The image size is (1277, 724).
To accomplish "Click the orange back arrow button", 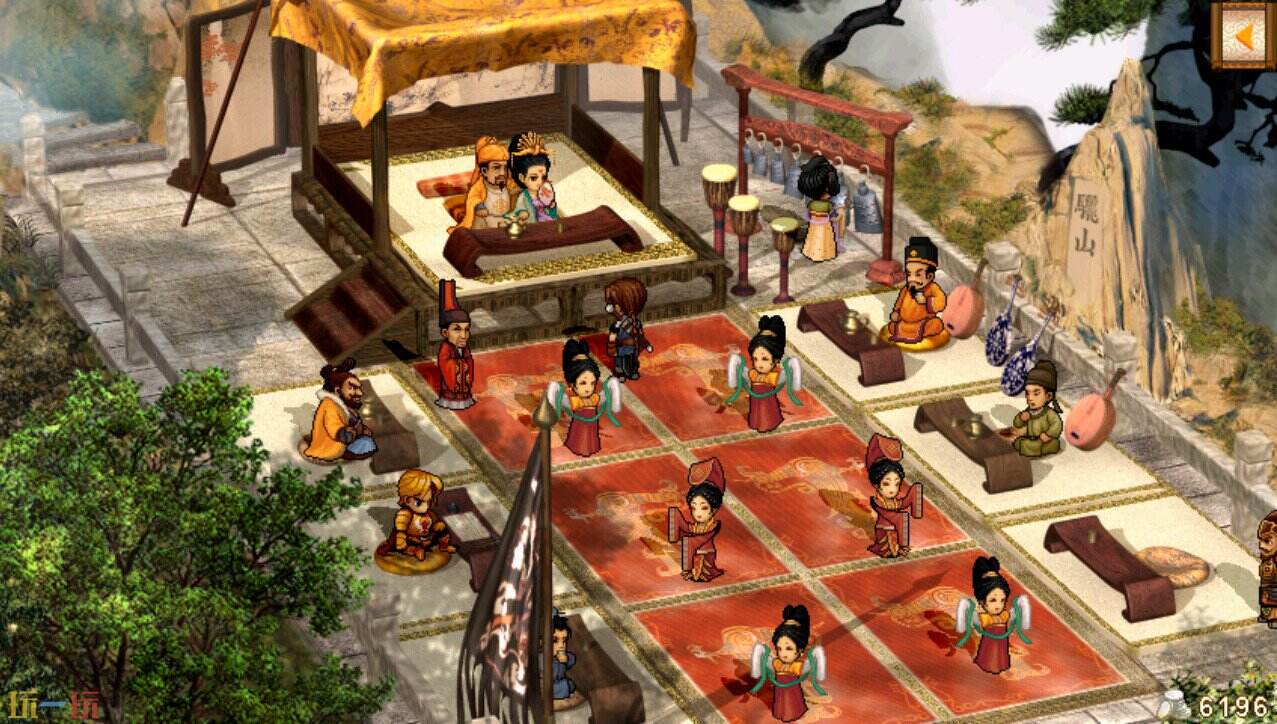I will [1243, 34].
